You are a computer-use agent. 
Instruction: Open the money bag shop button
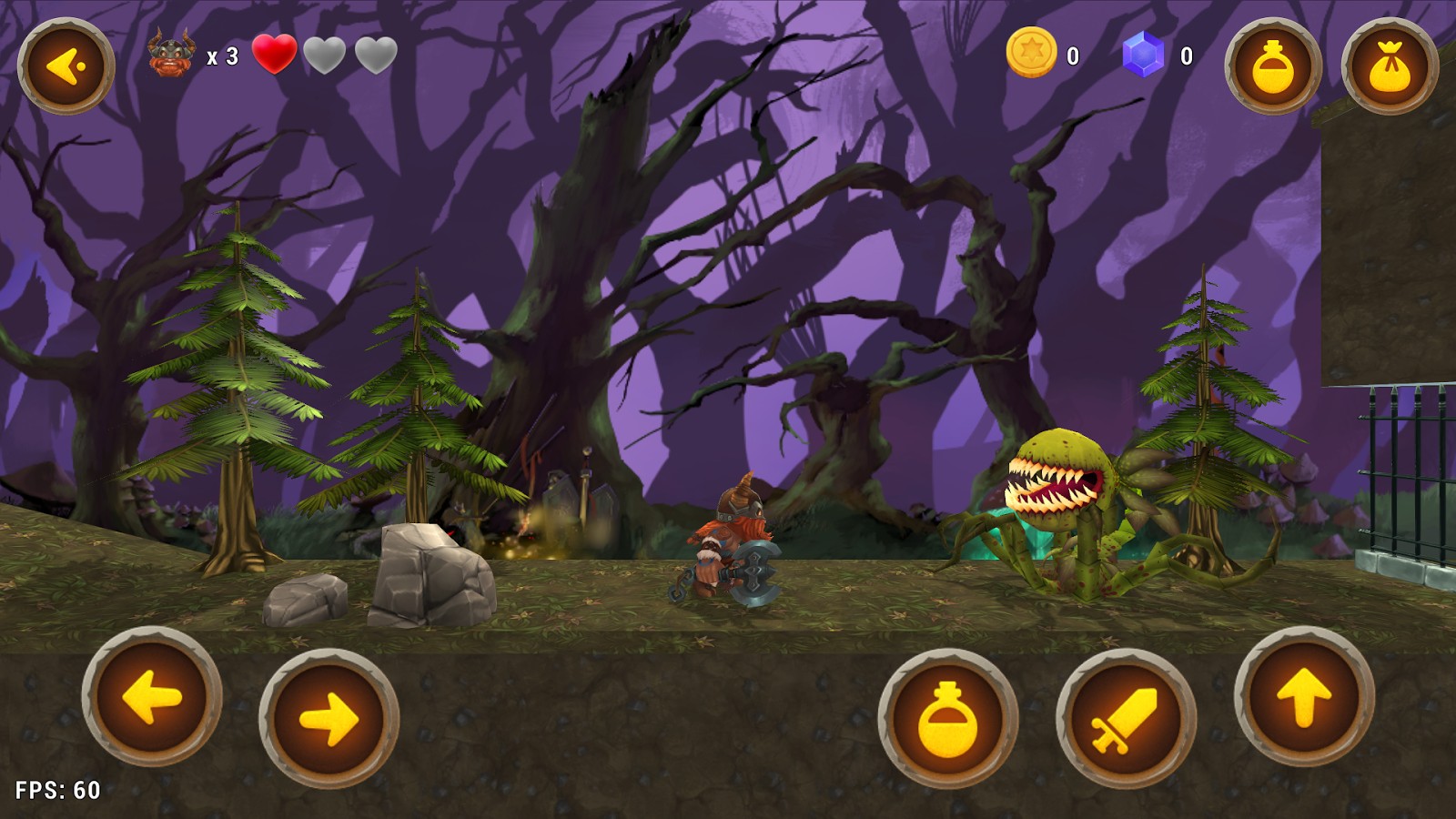point(1390,66)
